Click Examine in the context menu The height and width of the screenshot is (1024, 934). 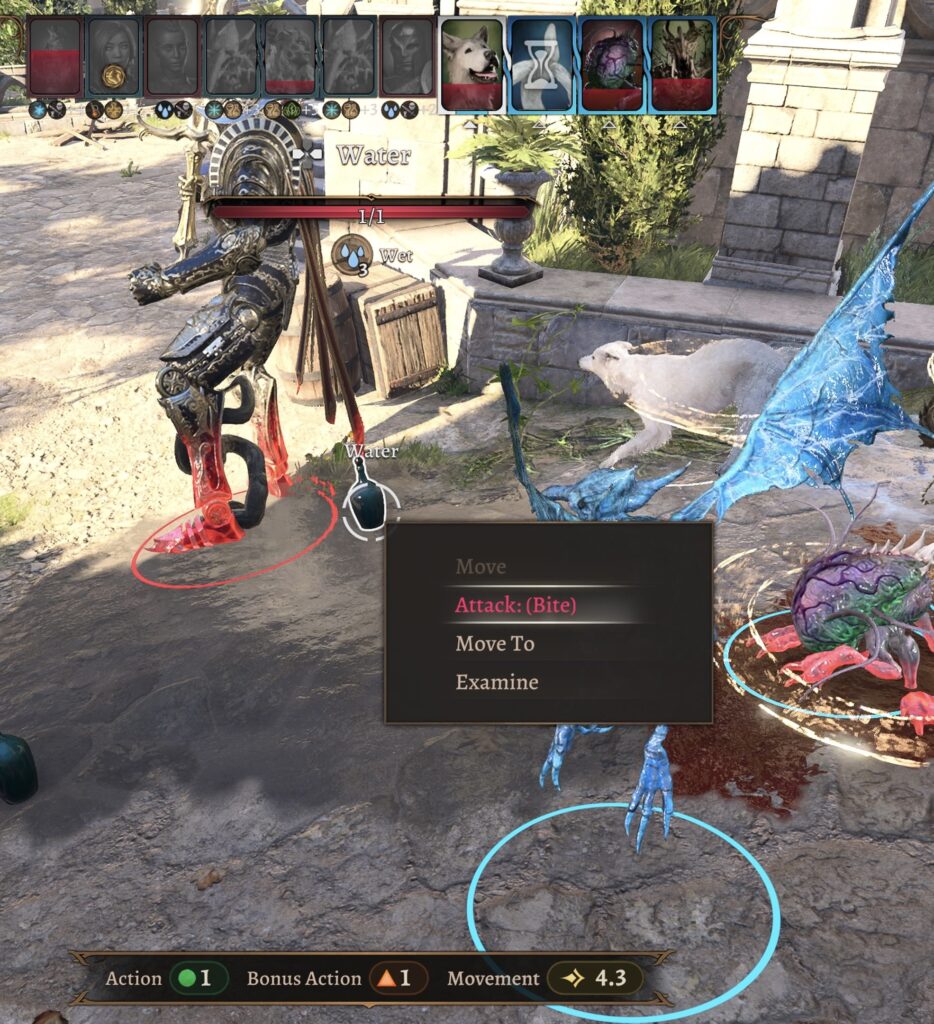497,683
